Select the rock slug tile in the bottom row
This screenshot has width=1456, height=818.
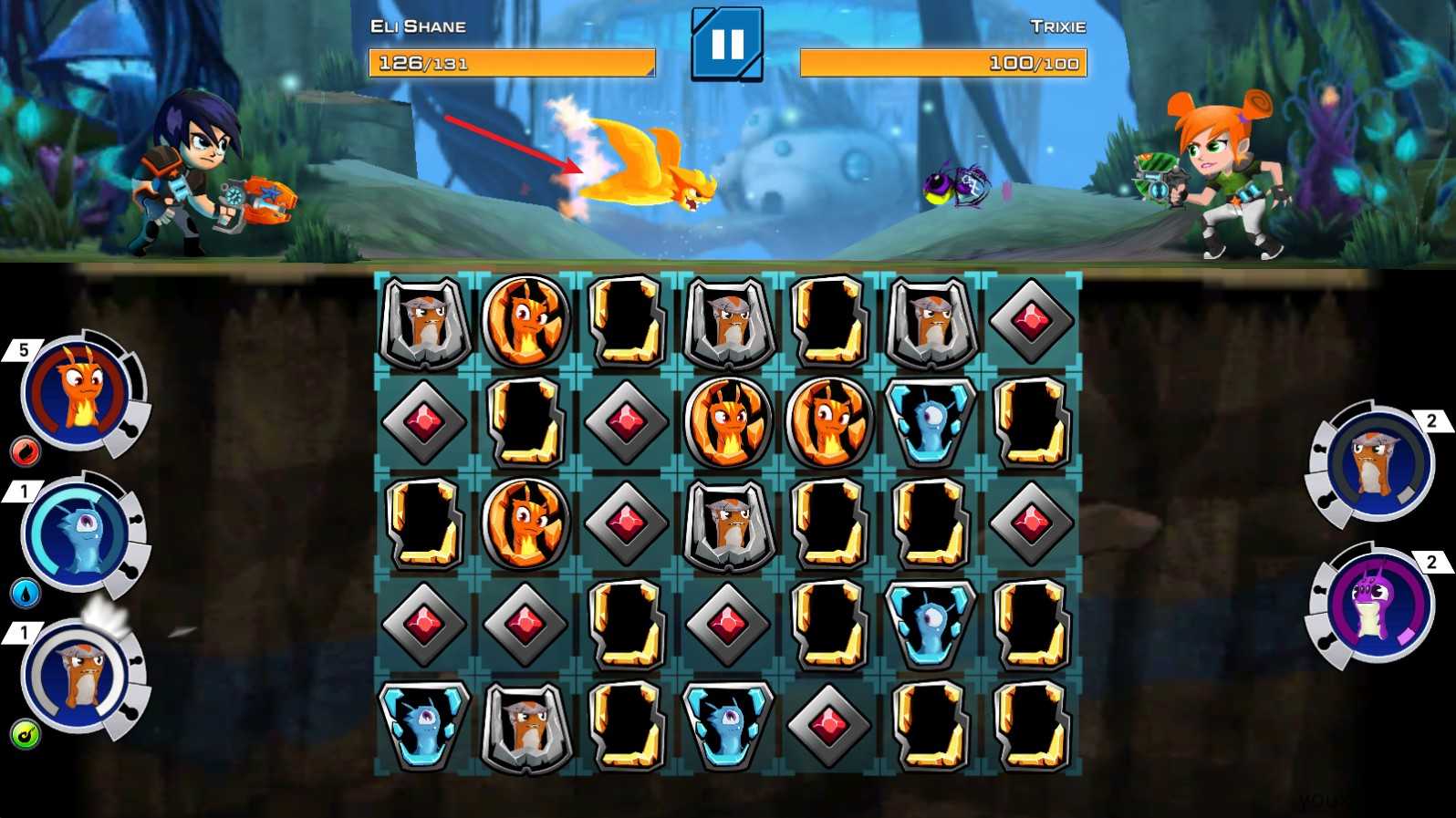coord(525,725)
